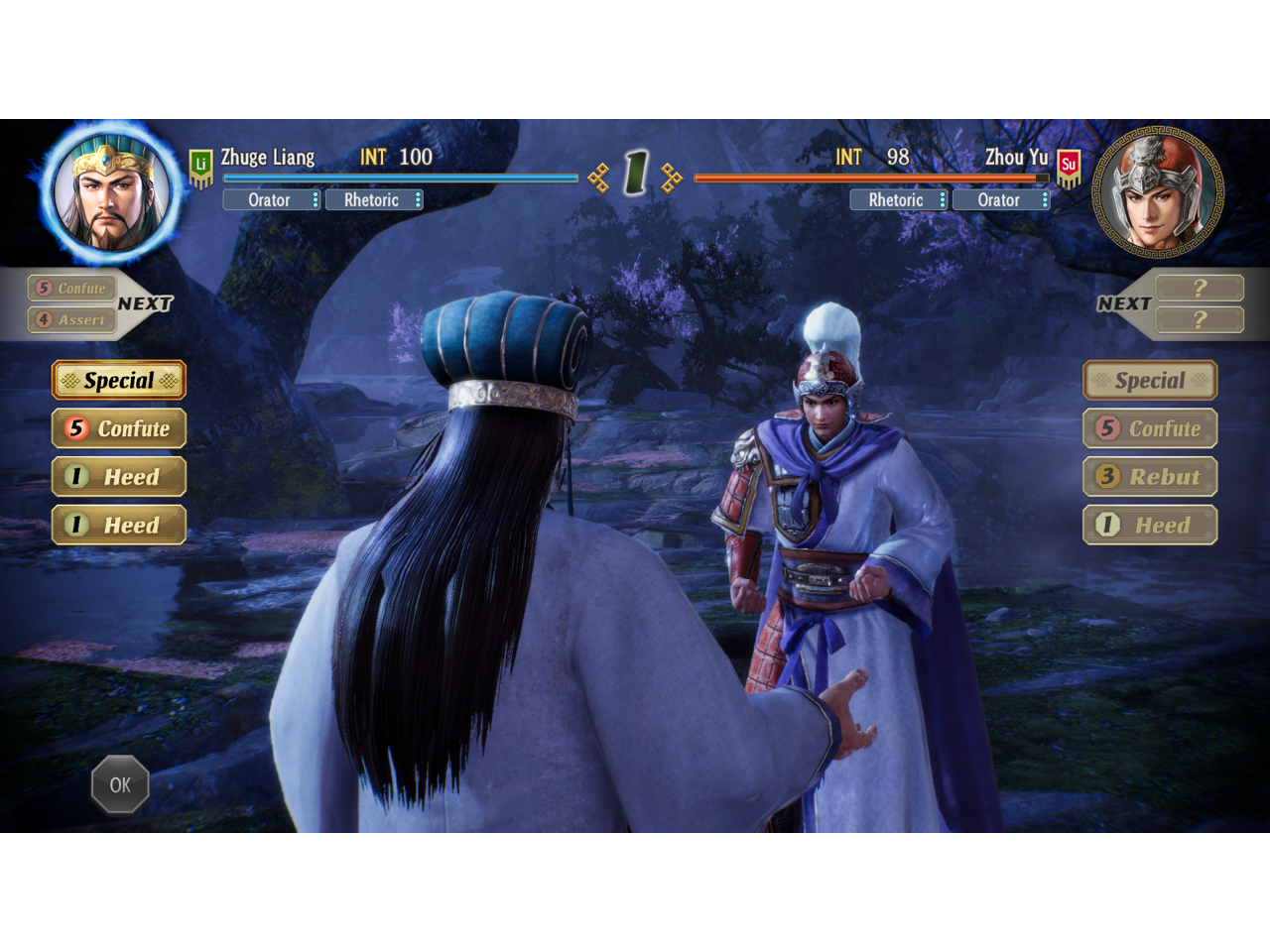Select Zhuge Liang's red 5 Confute card
The height and width of the screenshot is (952, 1270).
pyautogui.click(x=119, y=428)
